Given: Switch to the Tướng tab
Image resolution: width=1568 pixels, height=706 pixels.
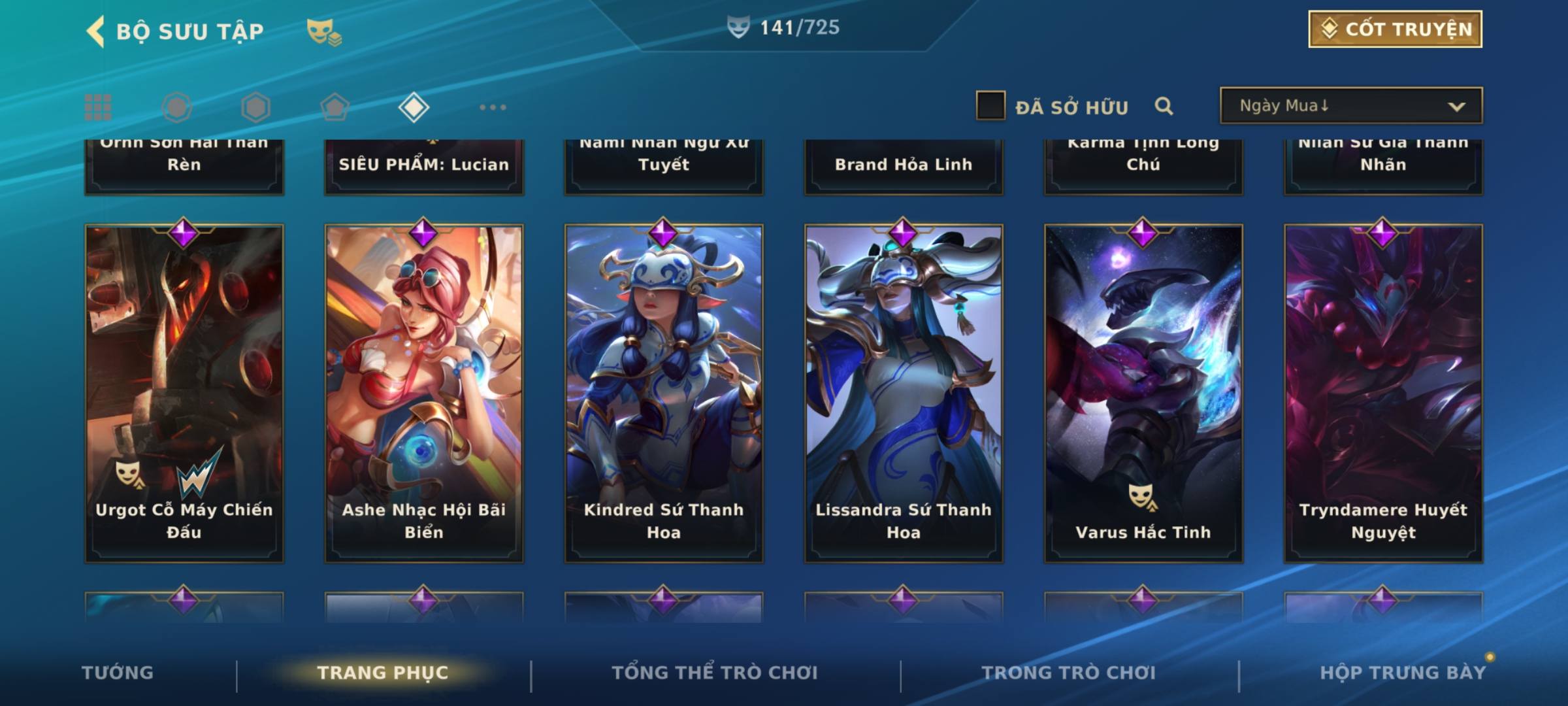Looking at the screenshot, I should coord(118,673).
